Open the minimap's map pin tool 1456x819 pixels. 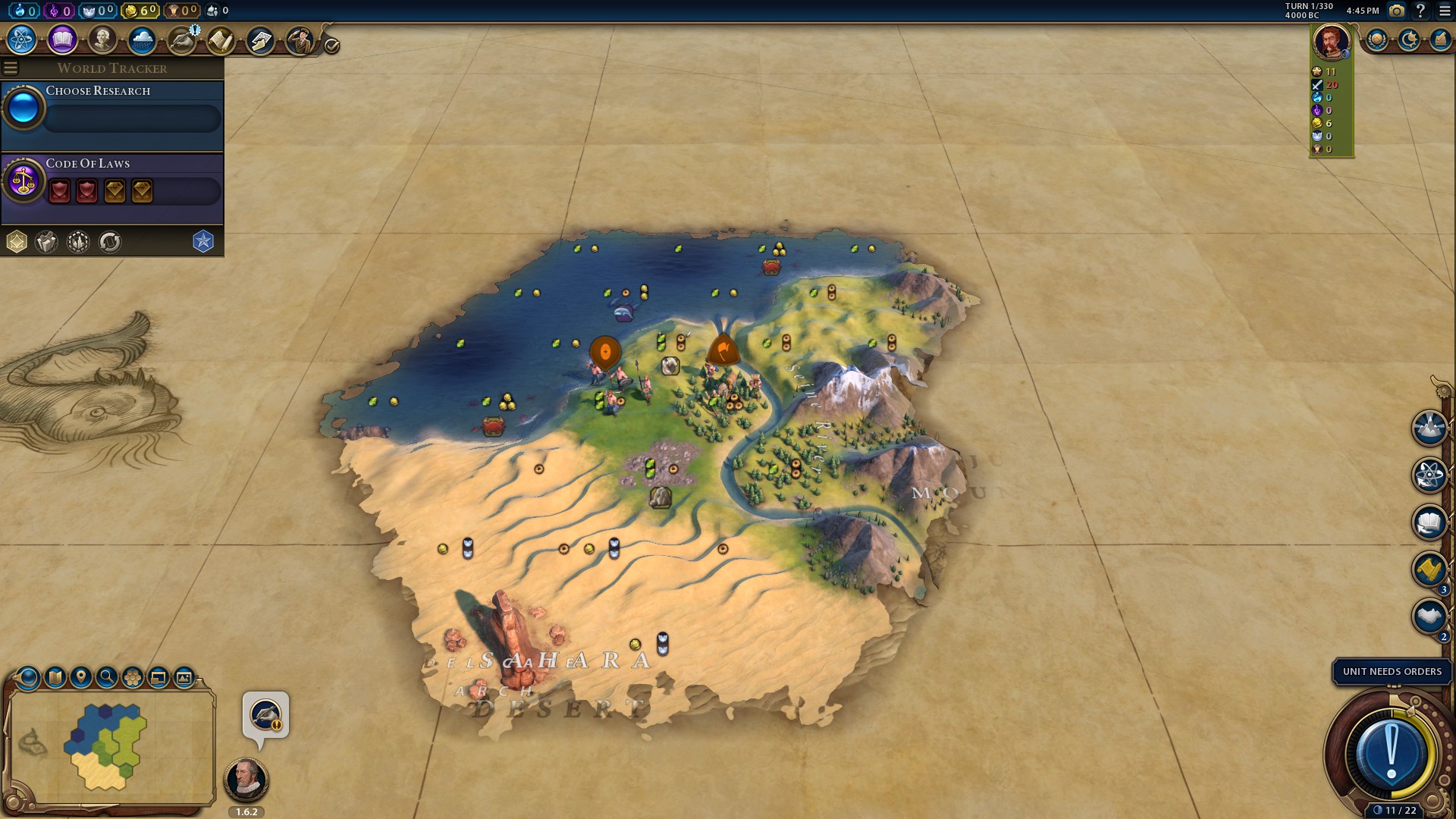[81, 677]
